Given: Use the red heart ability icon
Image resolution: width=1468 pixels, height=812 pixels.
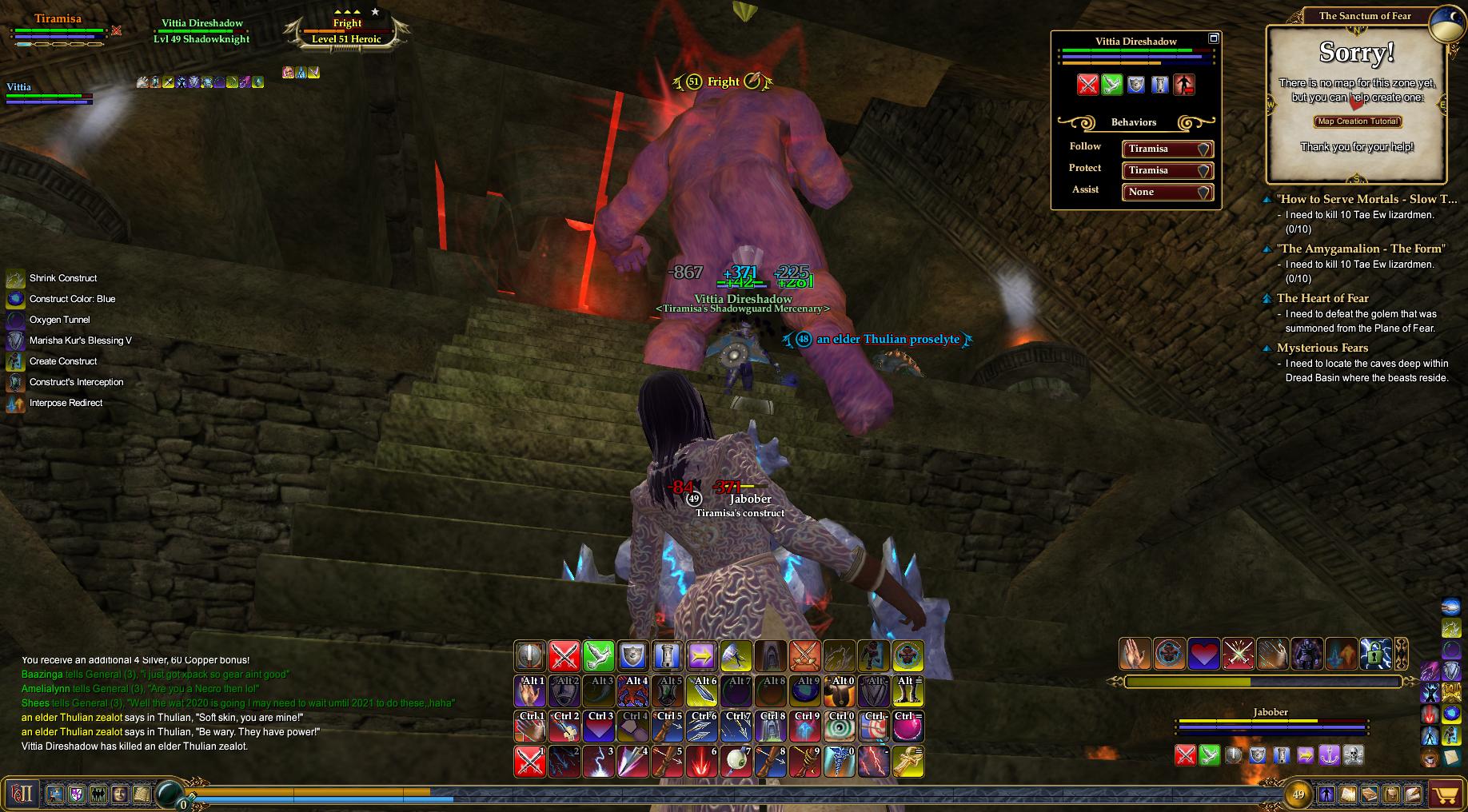Looking at the screenshot, I should pyautogui.click(x=1203, y=653).
